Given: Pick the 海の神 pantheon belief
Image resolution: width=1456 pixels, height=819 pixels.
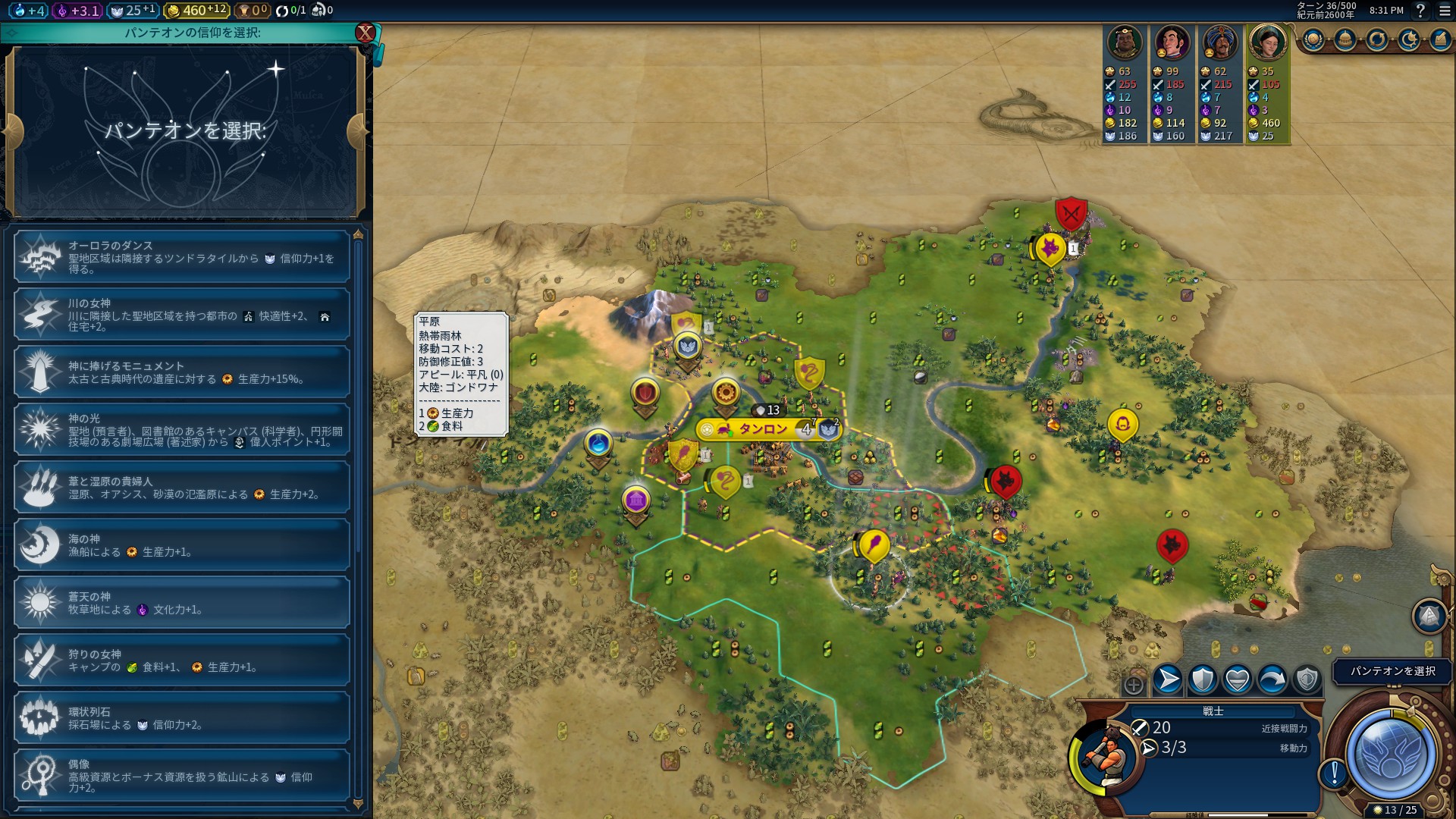Looking at the screenshot, I should (182, 545).
